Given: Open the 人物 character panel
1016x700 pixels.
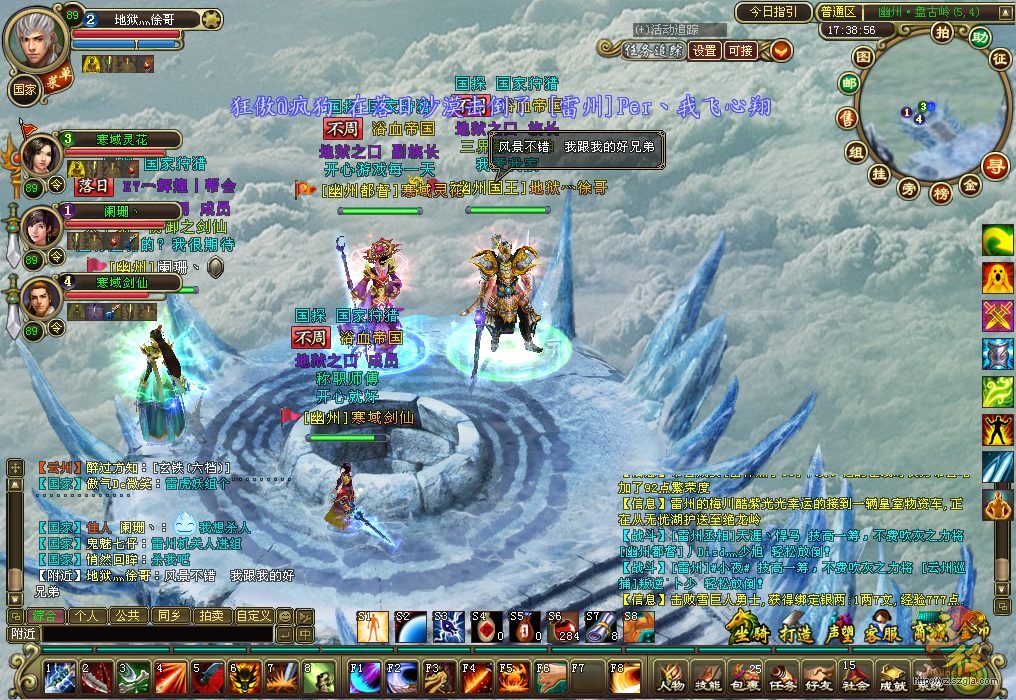Looking at the screenshot, I should point(671,677).
